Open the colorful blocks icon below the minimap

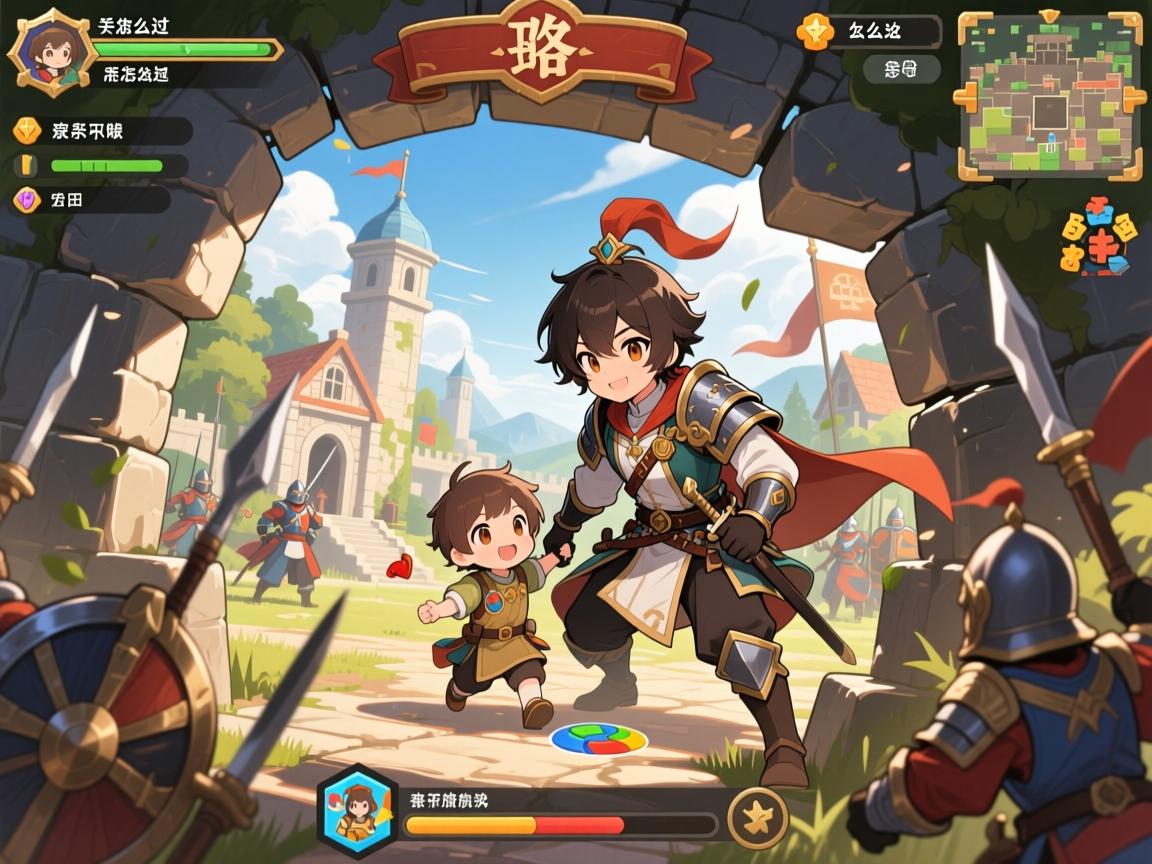1099,240
